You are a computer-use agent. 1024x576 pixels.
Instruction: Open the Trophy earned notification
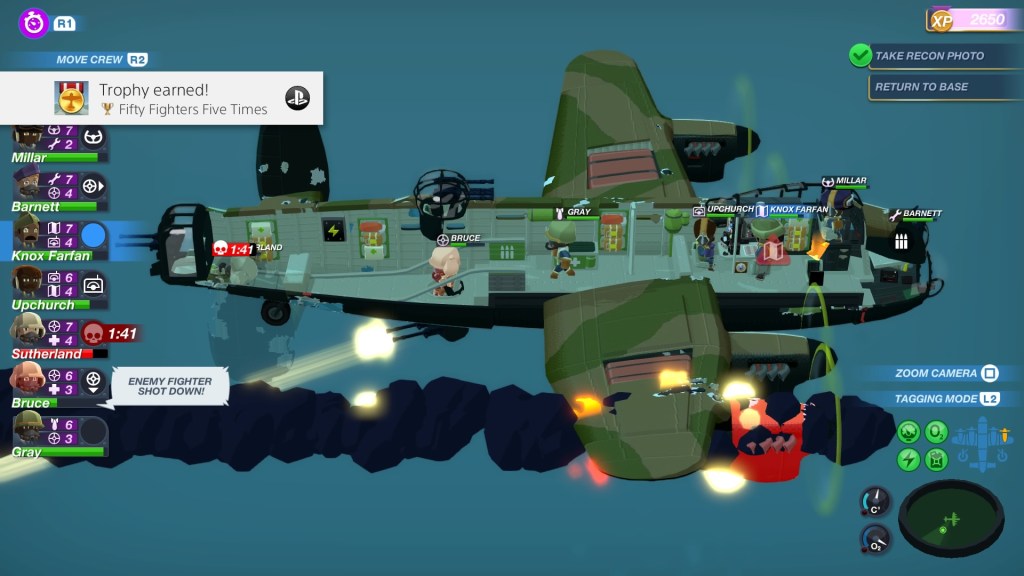(x=162, y=98)
